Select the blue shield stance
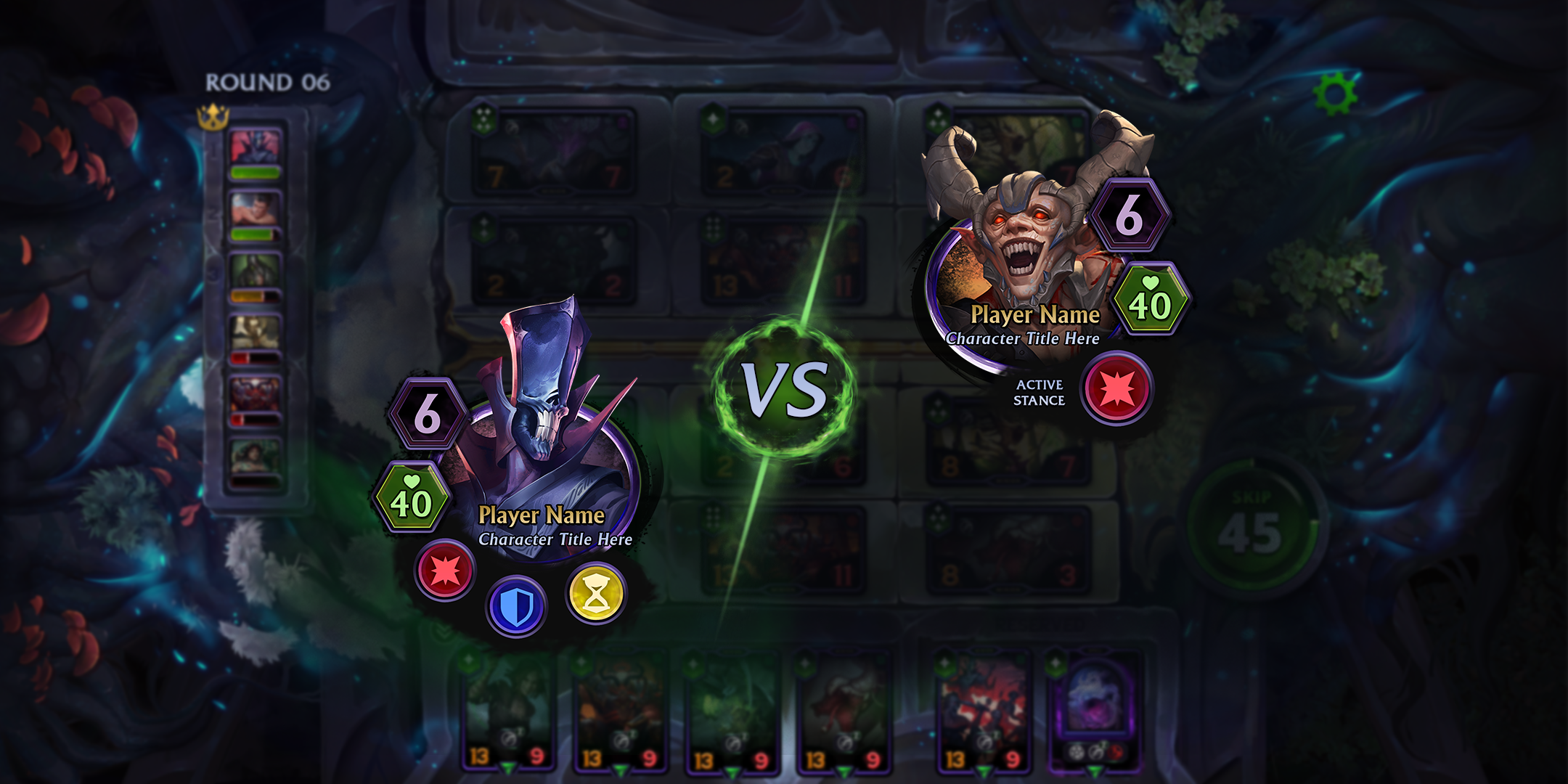This screenshot has height=784, width=1568. [x=515, y=606]
